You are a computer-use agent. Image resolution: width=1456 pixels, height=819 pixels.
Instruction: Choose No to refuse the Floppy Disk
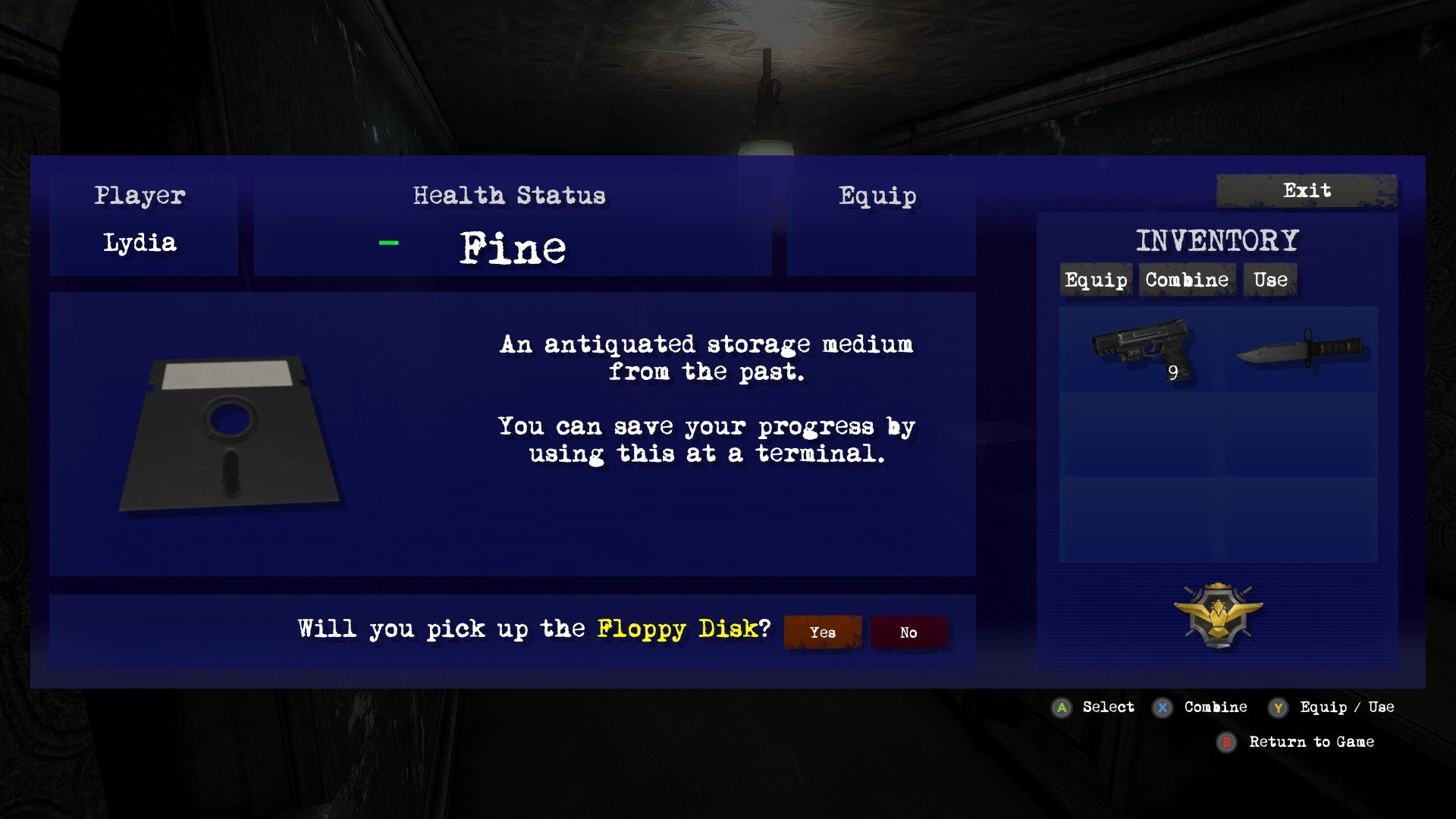(908, 632)
